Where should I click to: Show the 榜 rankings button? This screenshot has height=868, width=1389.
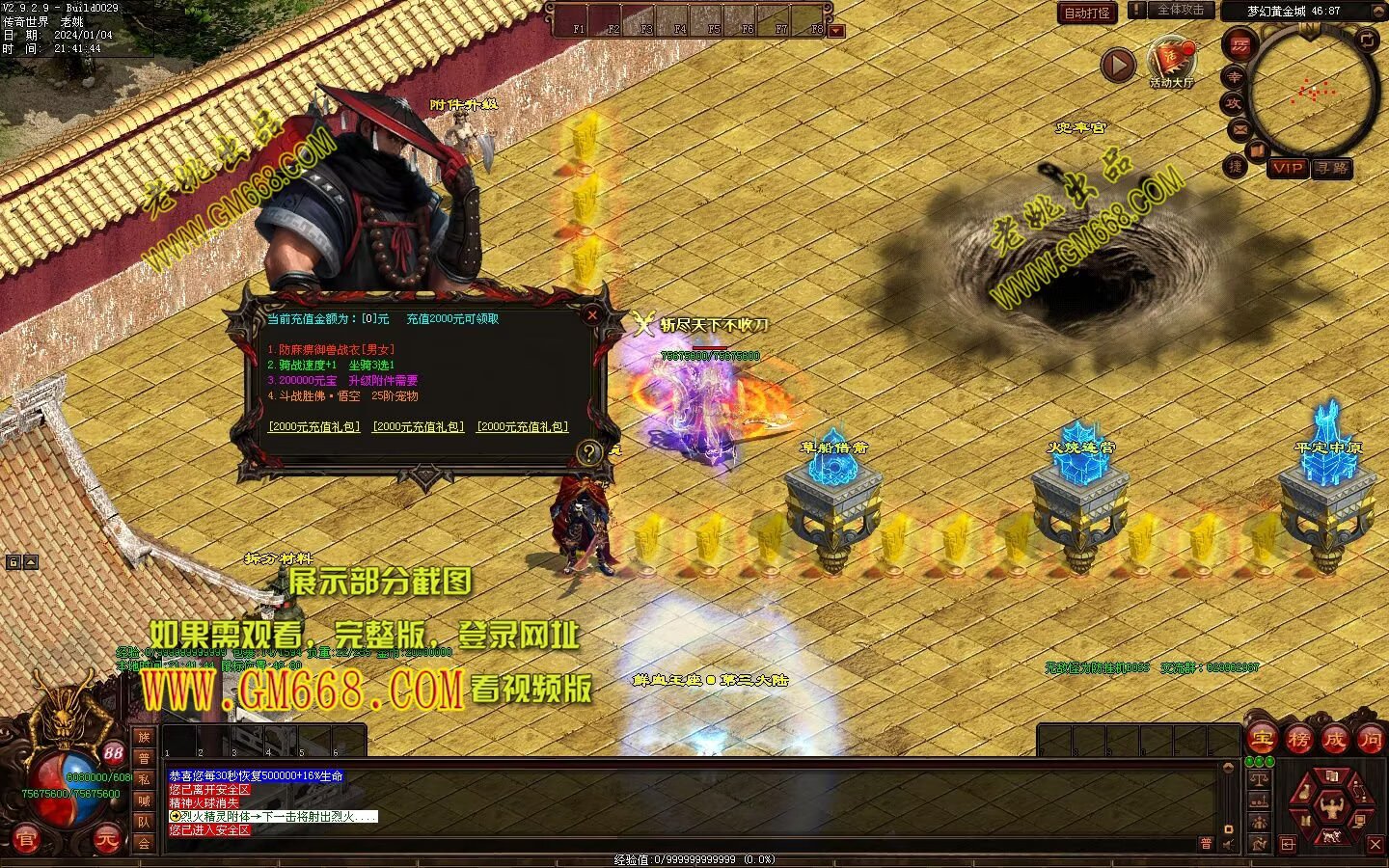tap(1298, 740)
